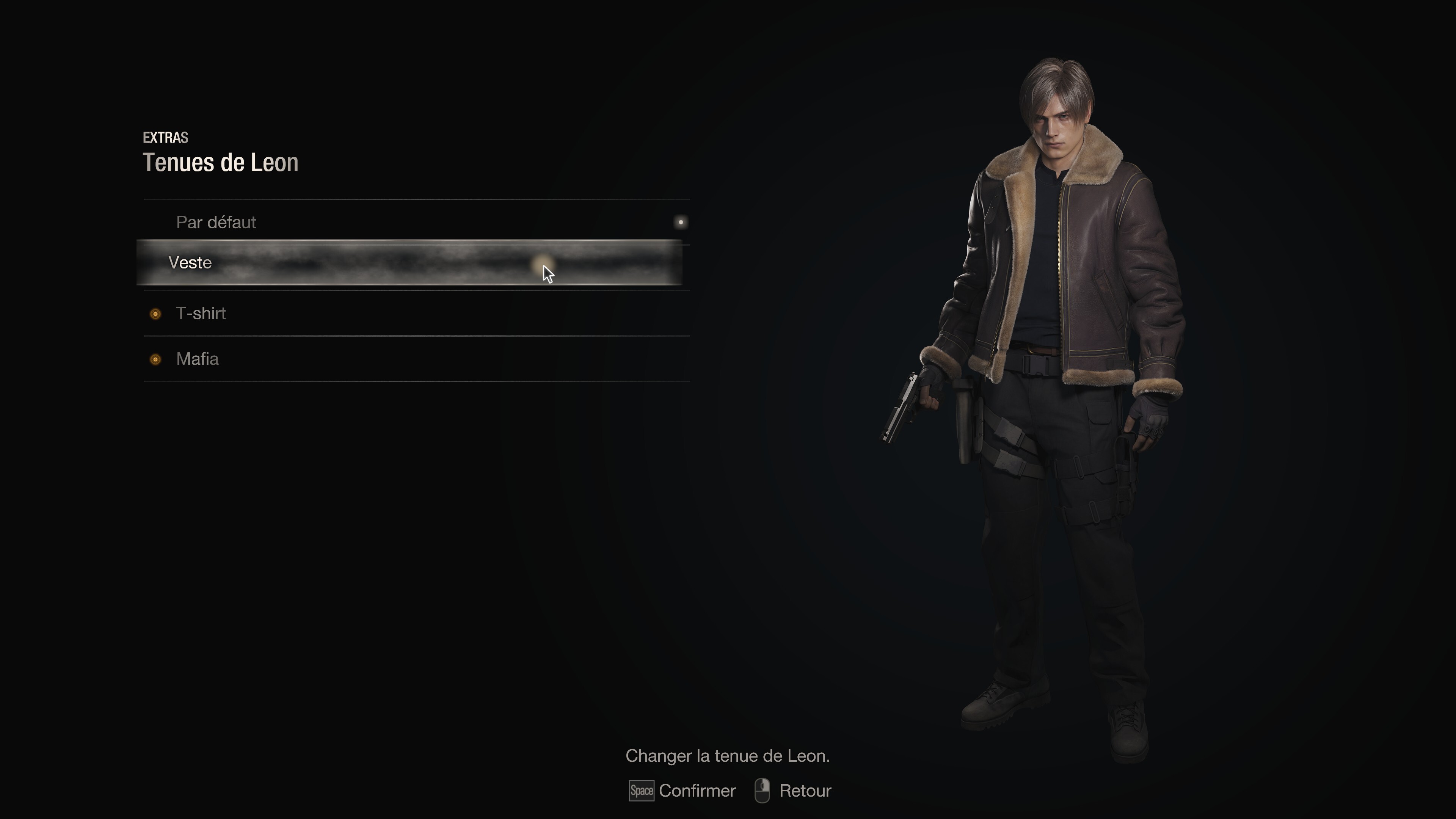The height and width of the screenshot is (819, 1456).
Task: Select the highlighted Veste menu entry
Action: coord(190,262)
